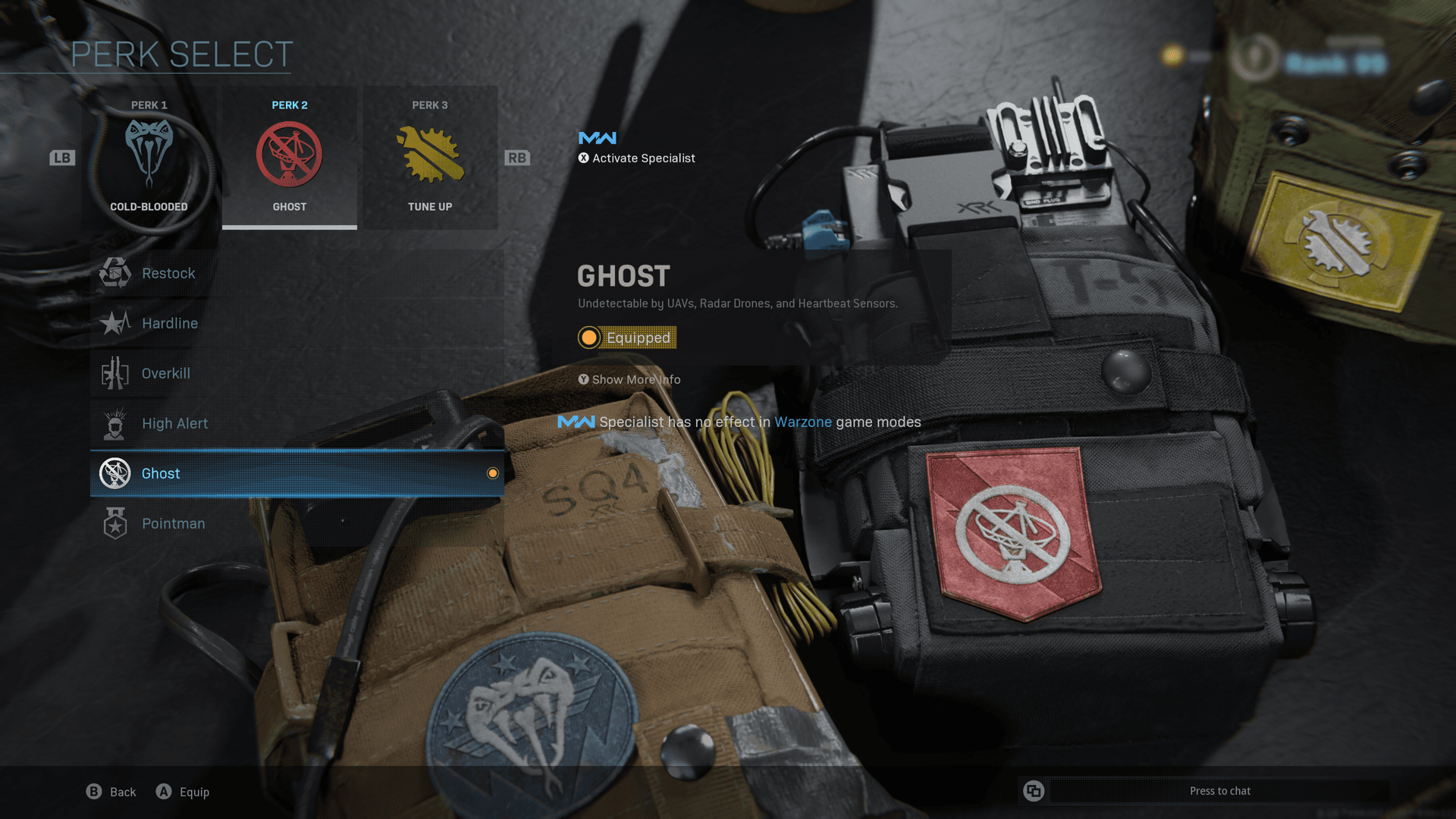Viewport: 1456px width, 819px height.
Task: Click the Press to chat field
Action: point(1221,790)
